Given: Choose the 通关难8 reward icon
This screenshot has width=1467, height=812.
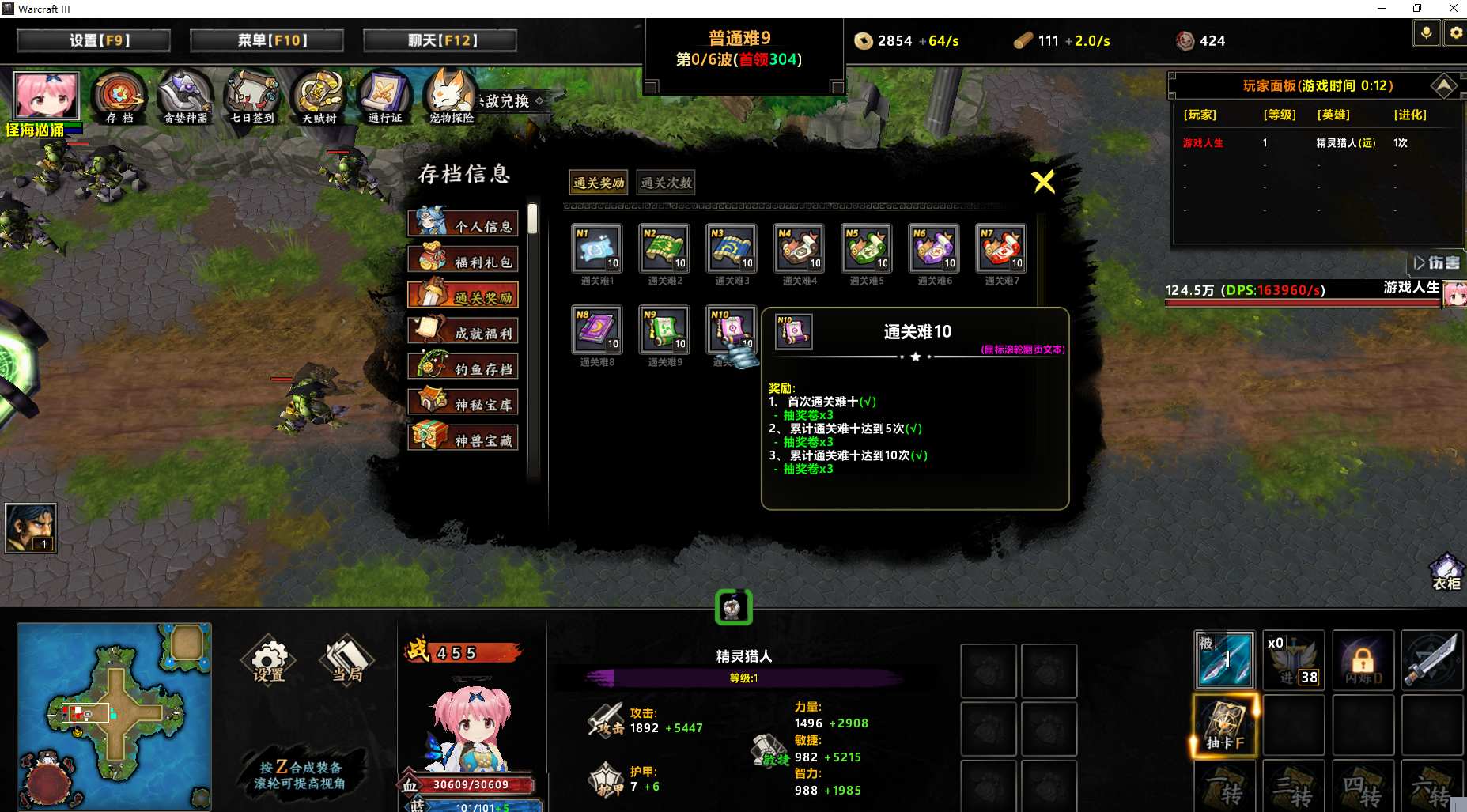Looking at the screenshot, I should (597, 330).
